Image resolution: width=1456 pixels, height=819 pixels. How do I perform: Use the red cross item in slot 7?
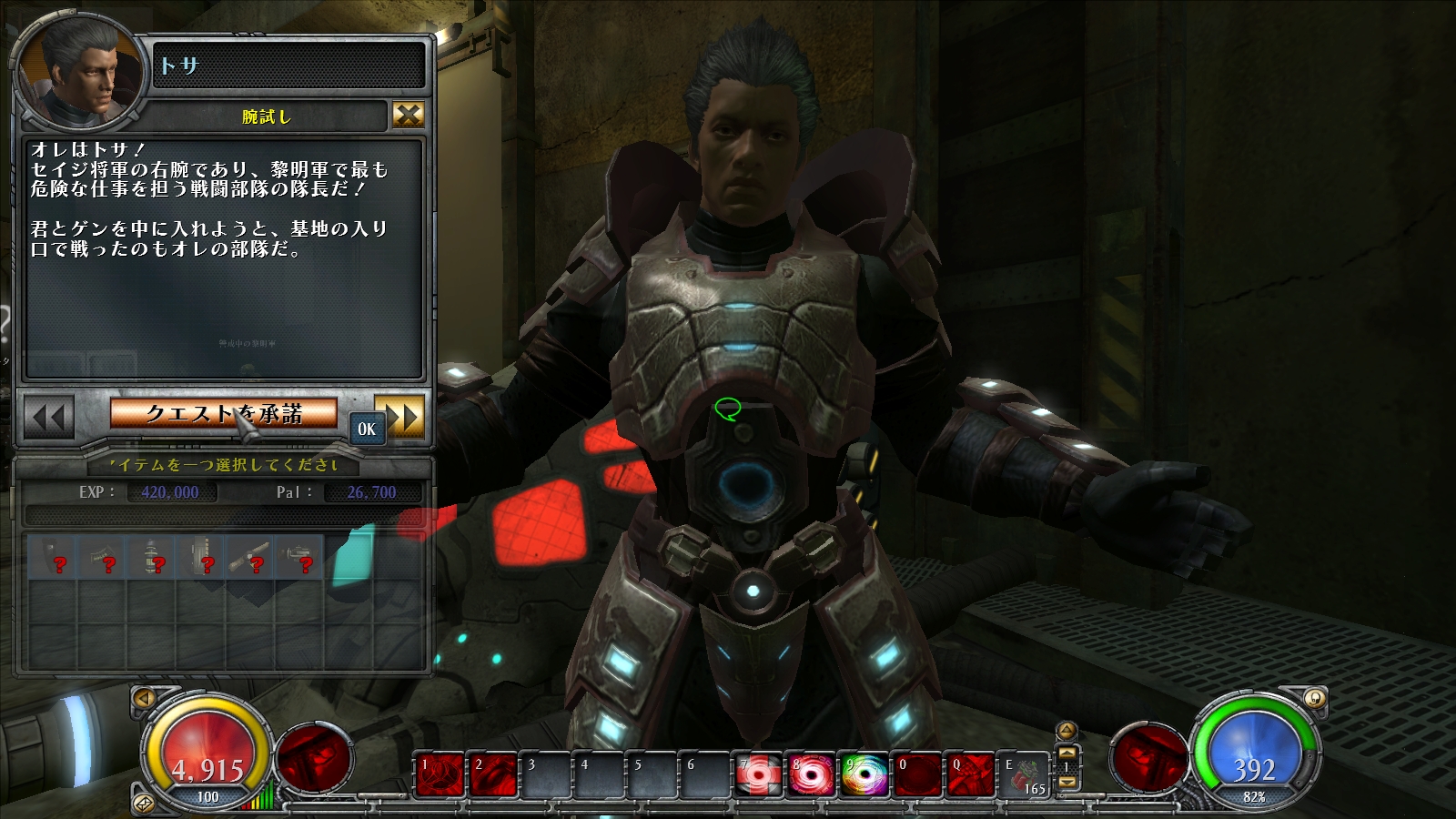tap(758, 774)
